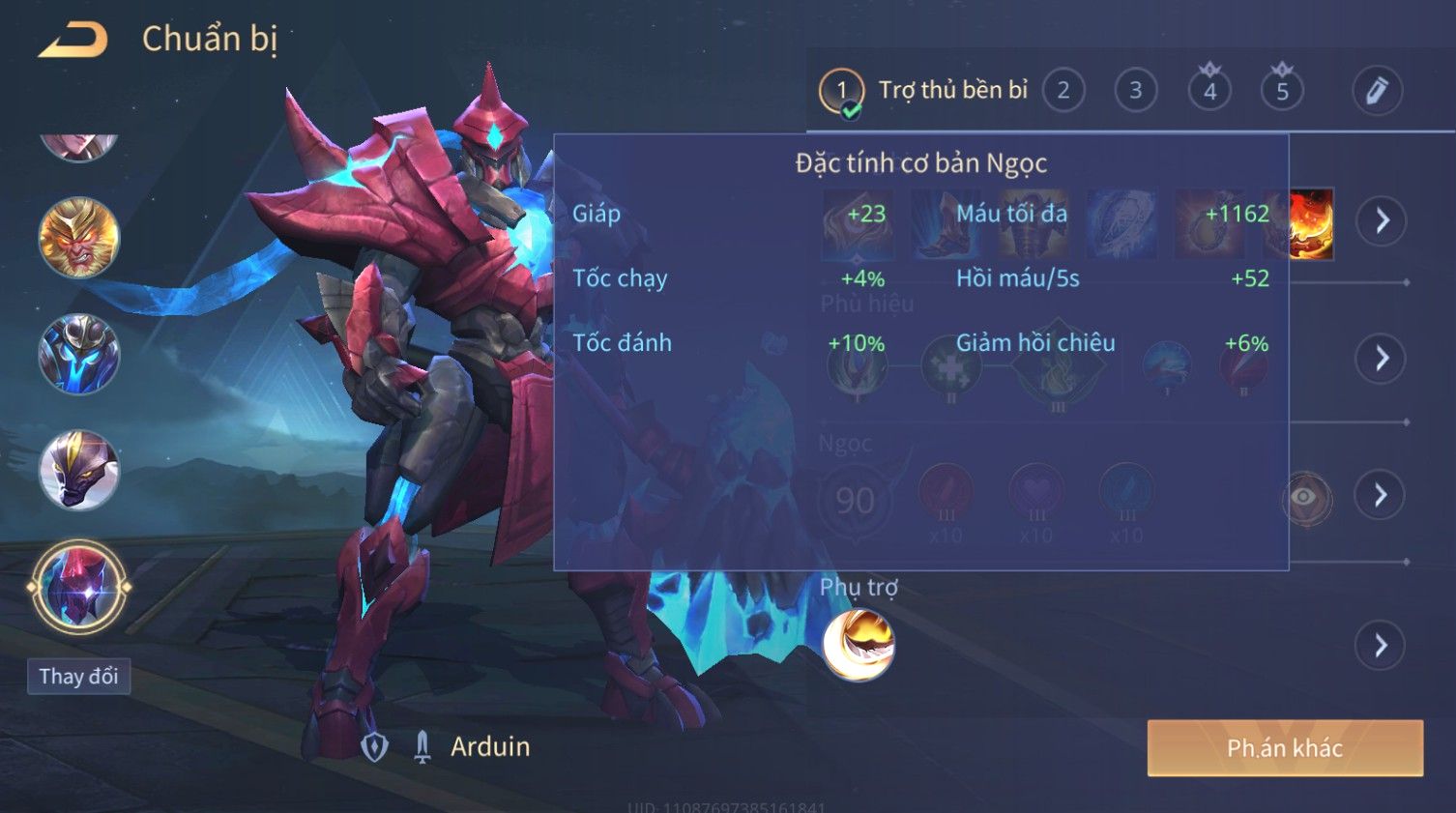Choose loadout preset 4
Screen dimensions: 1456x813
(1209, 91)
